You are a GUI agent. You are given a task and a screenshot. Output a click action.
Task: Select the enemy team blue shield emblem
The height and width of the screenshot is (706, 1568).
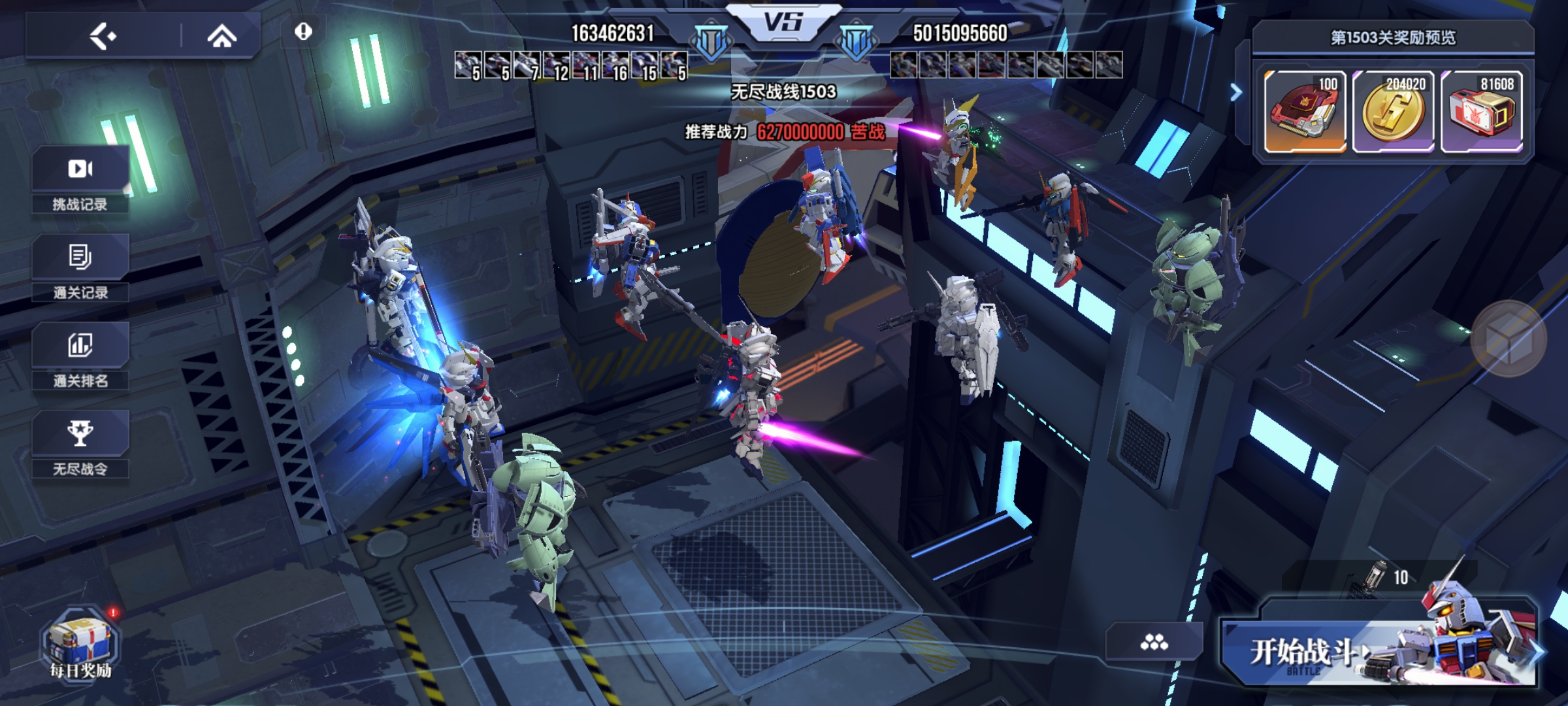(x=856, y=42)
